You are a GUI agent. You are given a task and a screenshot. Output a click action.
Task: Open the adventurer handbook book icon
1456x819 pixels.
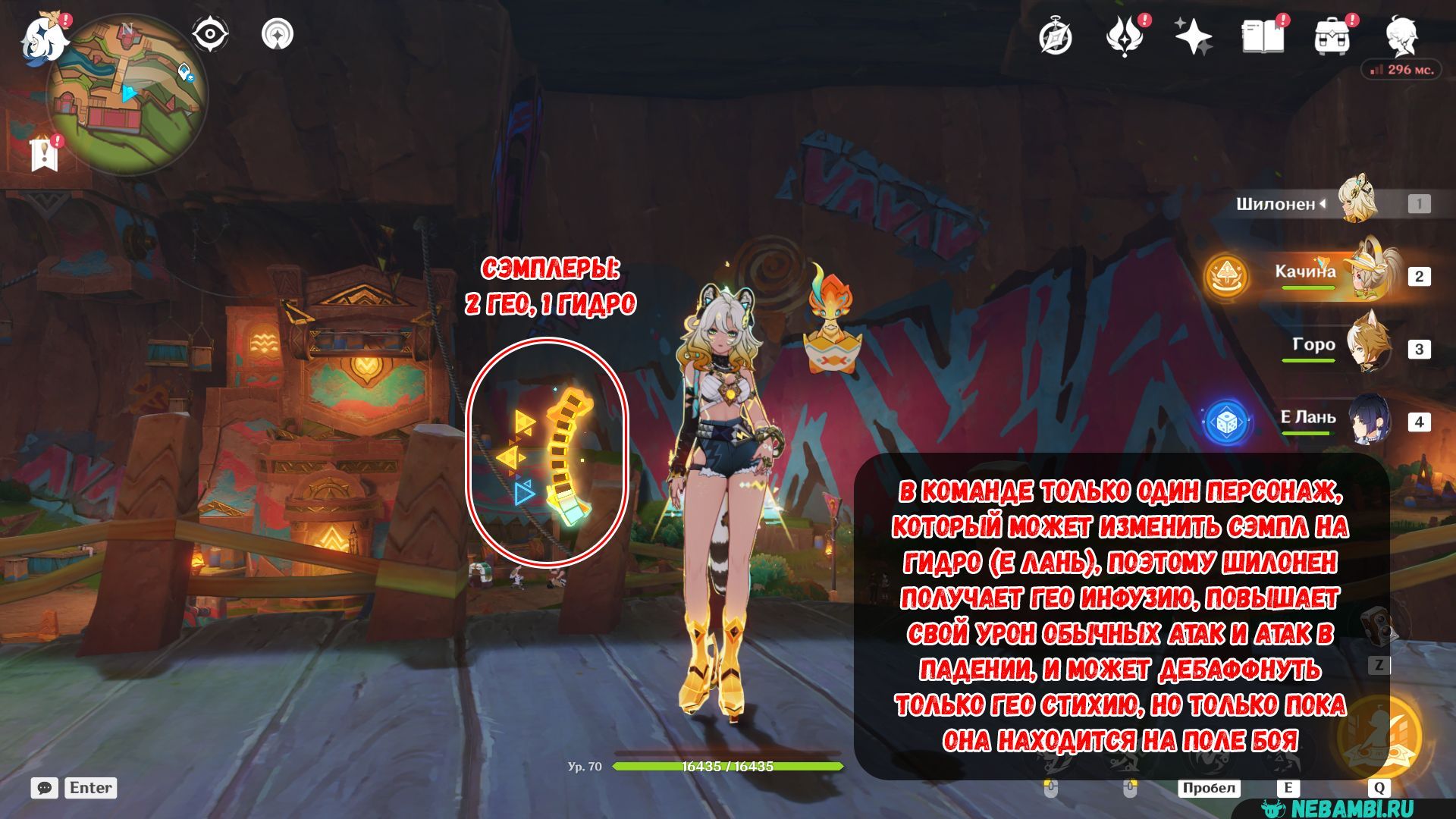click(1263, 37)
